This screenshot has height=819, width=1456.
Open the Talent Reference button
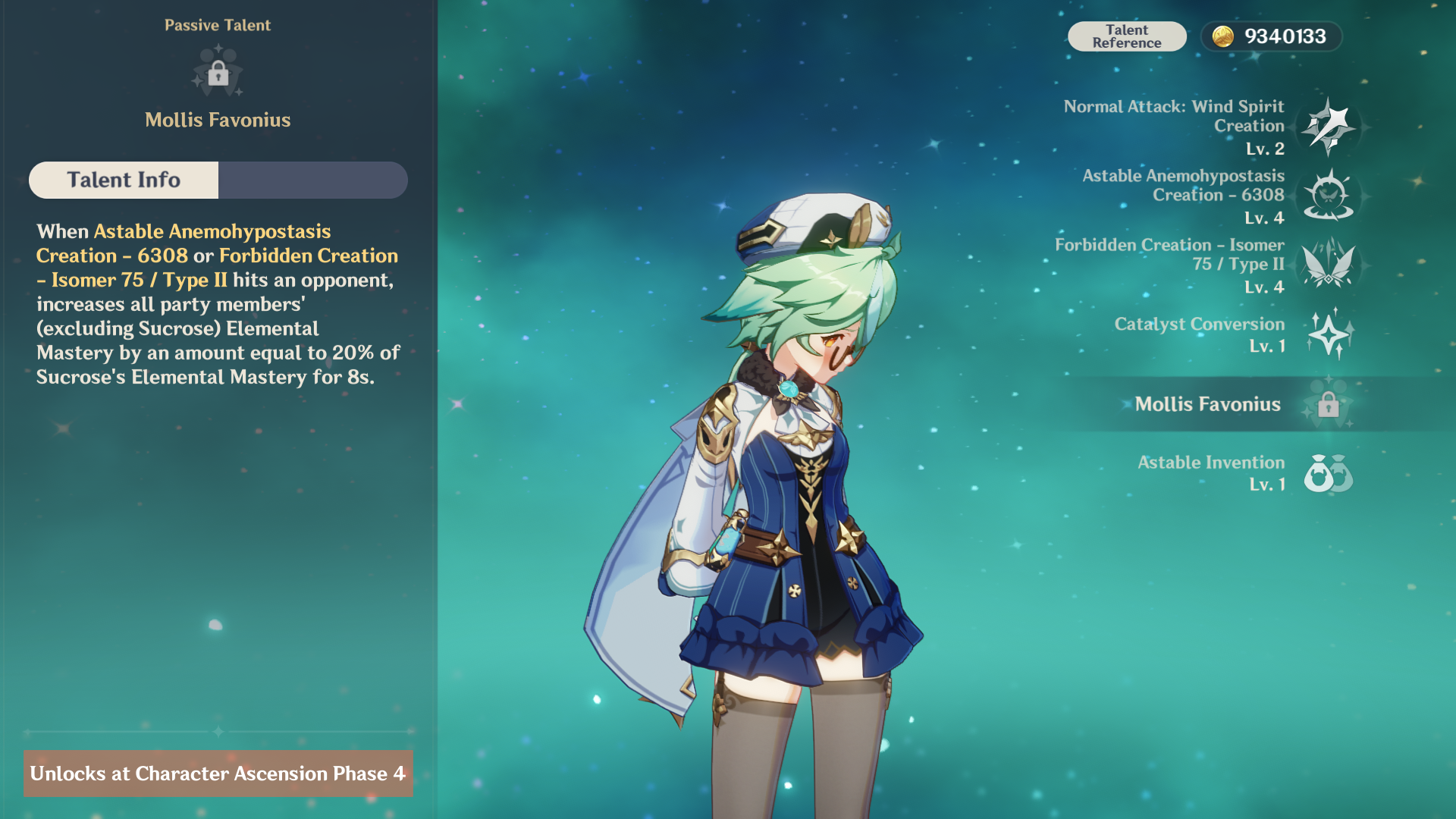pyautogui.click(x=1127, y=36)
